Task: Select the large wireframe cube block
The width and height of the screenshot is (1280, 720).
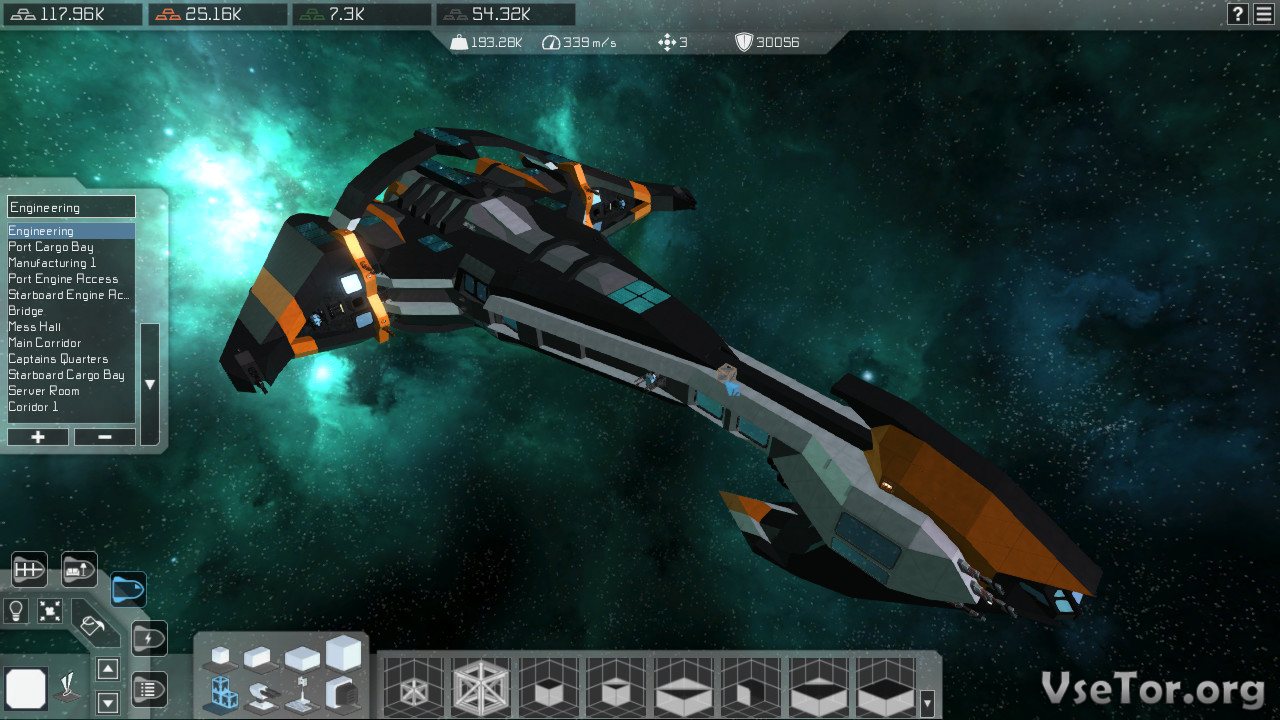Action: 481,688
